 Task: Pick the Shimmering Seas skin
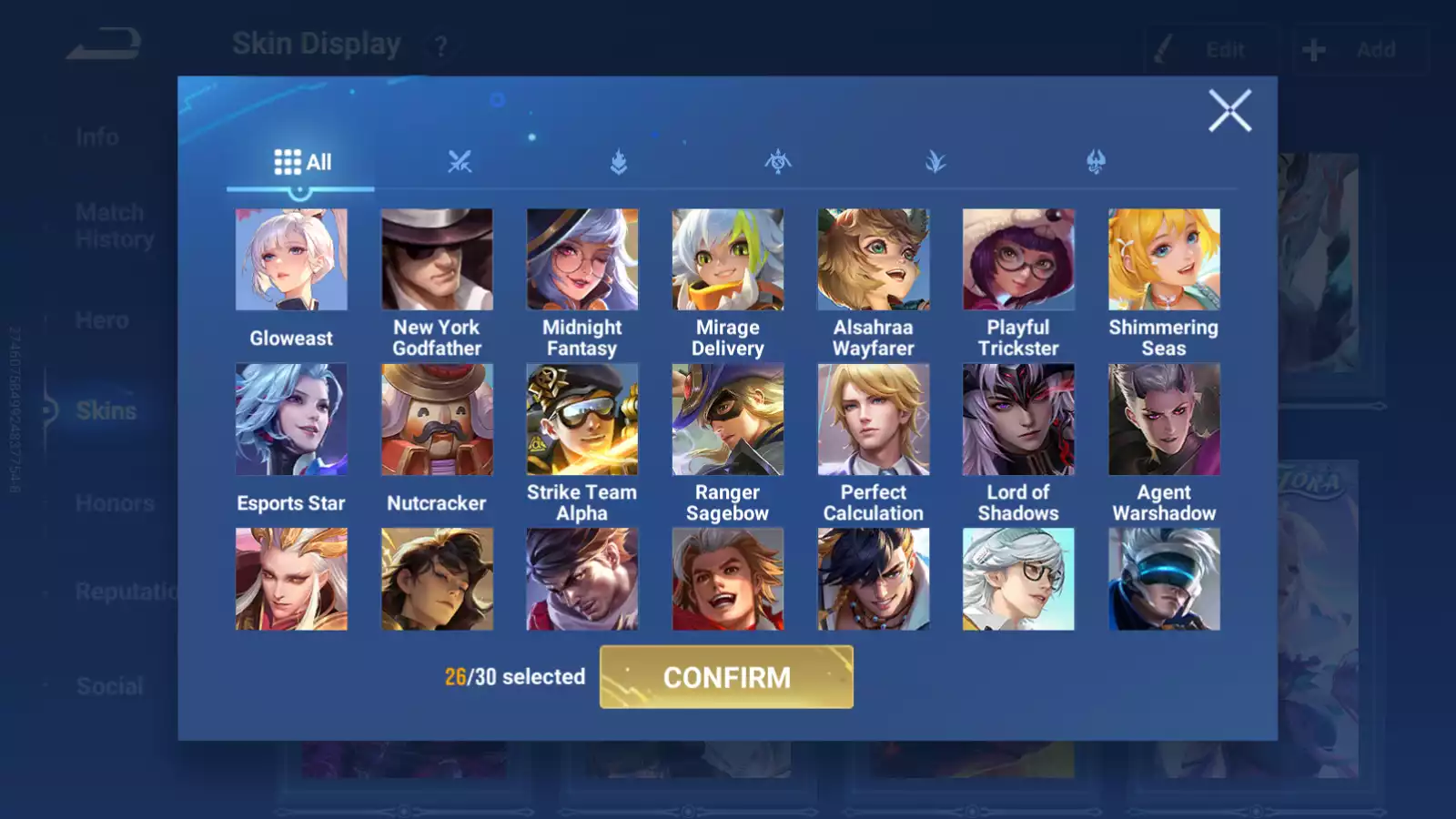coord(1164,260)
